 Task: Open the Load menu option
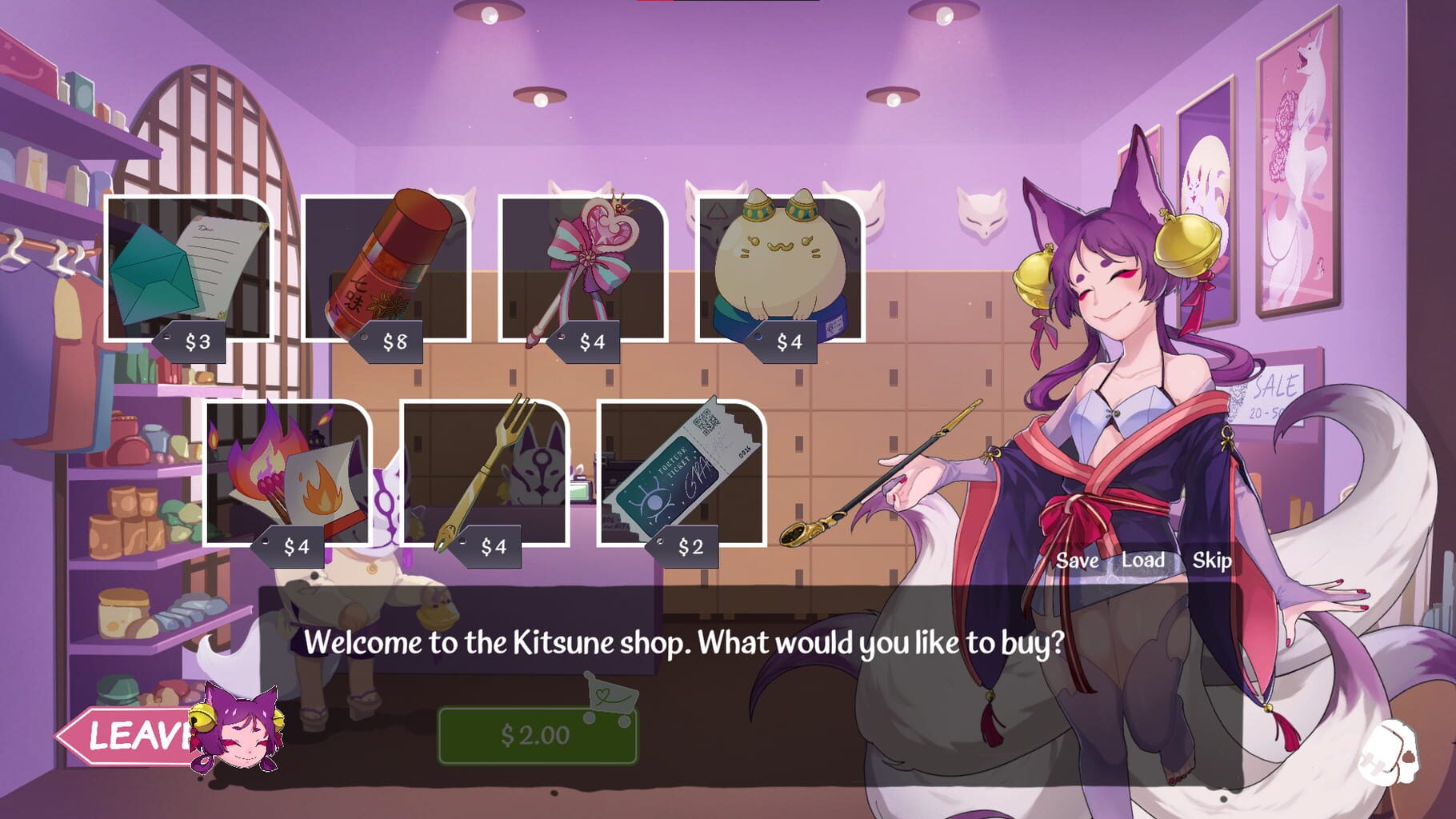(1141, 561)
